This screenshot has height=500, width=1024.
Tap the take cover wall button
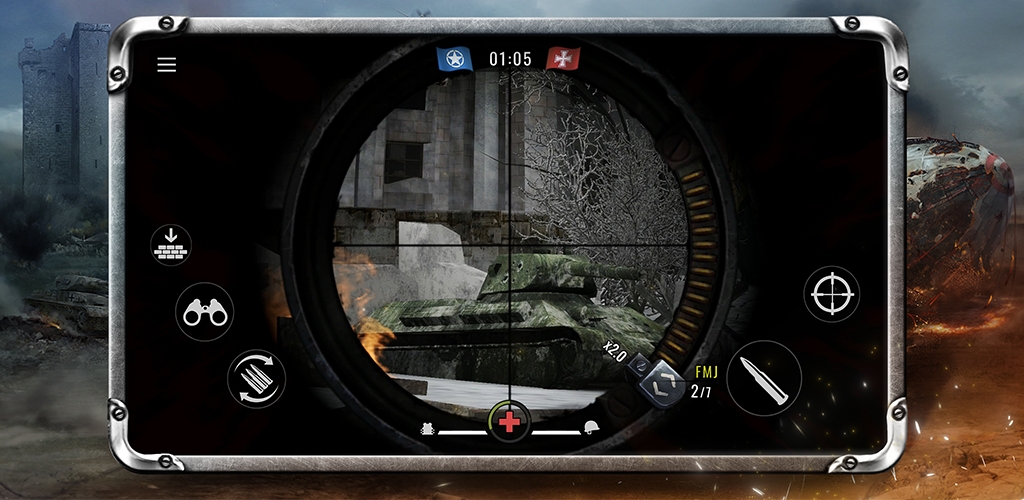tap(171, 244)
